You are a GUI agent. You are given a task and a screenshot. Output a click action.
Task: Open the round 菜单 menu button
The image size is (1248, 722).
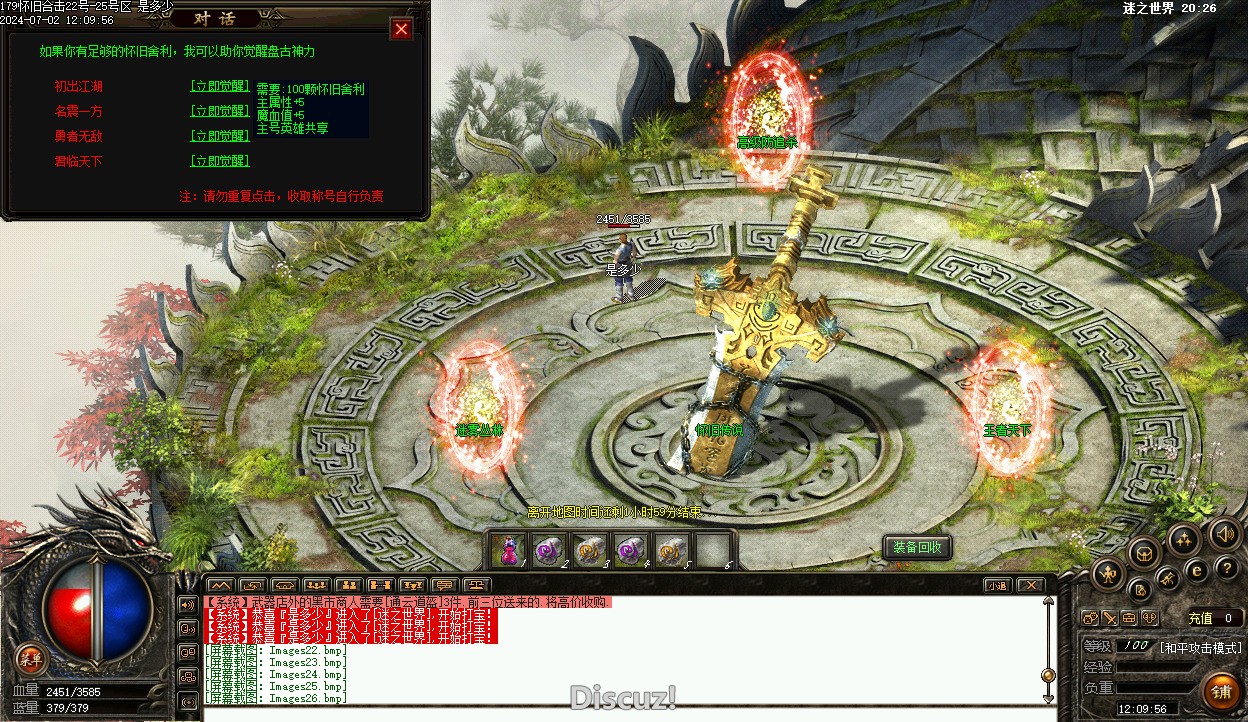coord(32,657)
